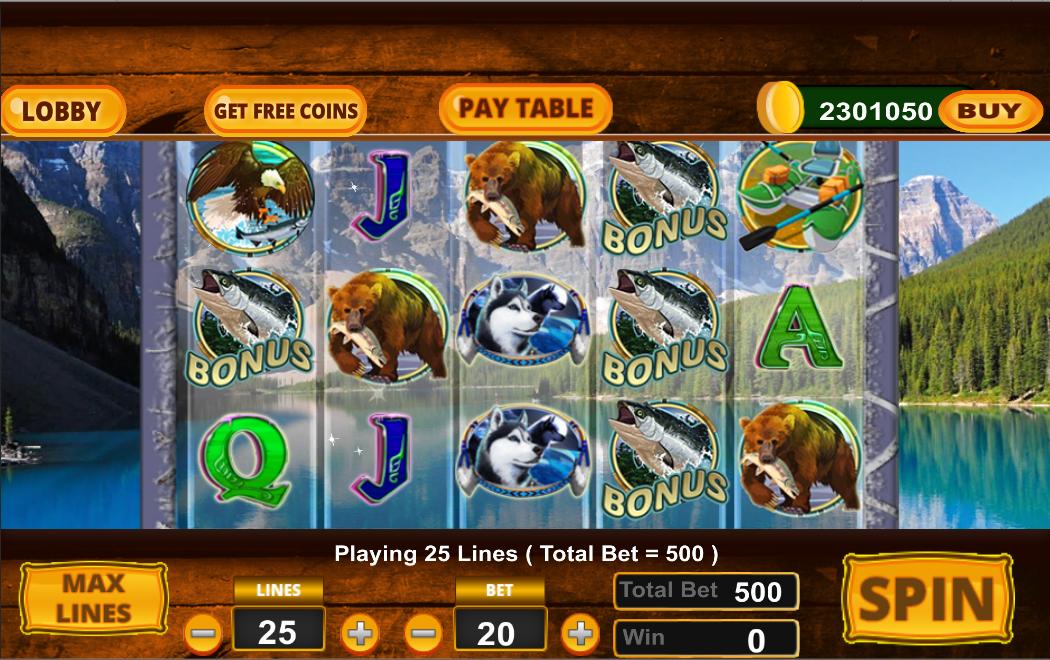Increase the number of lines

point(360,633)
